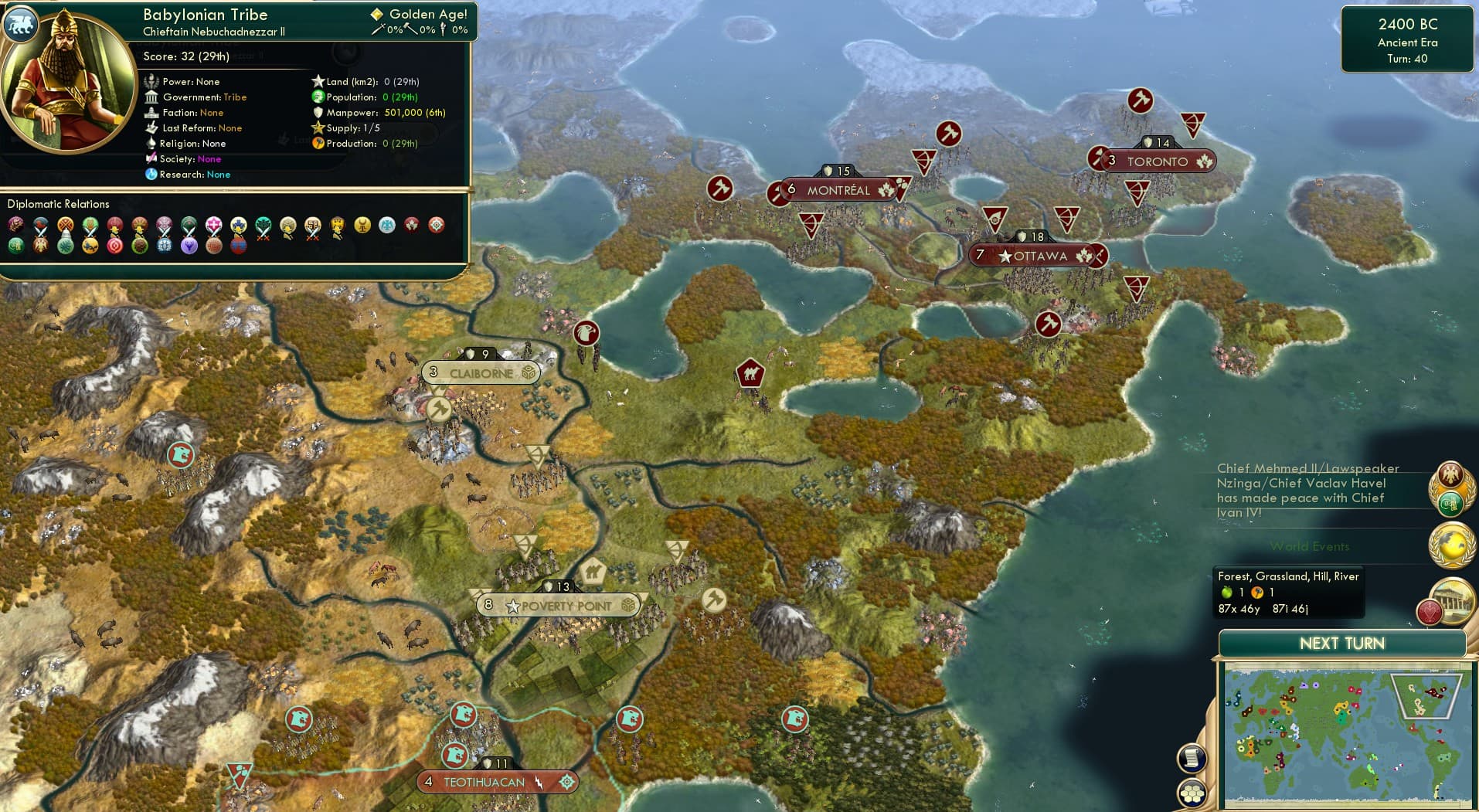
Task: Click the Next Turn button
Action: click(1343, 643)
